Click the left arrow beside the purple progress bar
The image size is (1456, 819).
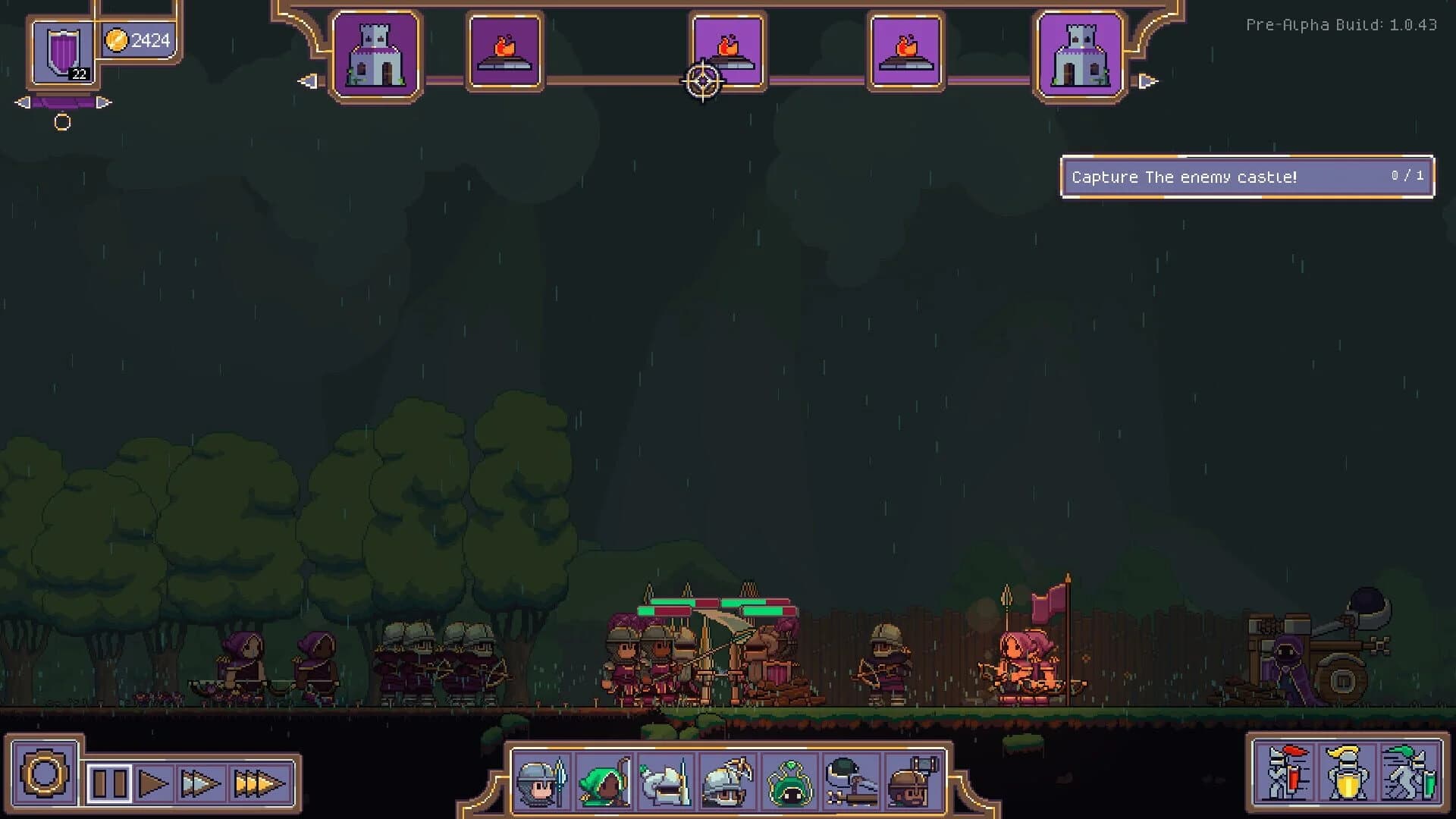pos(21,101)
